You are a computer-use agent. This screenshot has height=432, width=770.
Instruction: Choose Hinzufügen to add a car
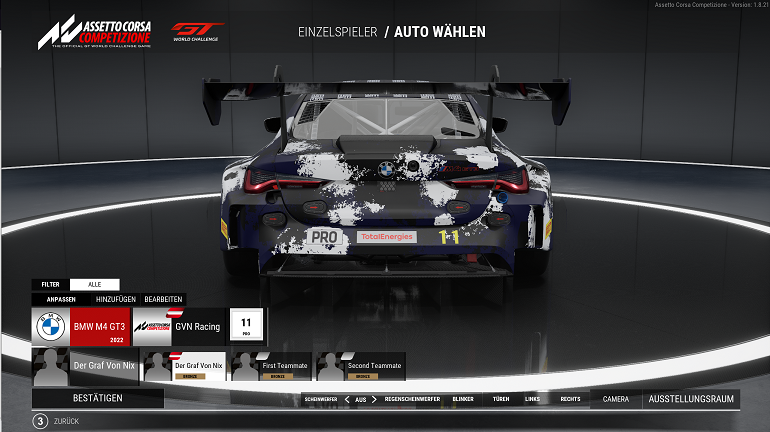[x=115, y=299]
